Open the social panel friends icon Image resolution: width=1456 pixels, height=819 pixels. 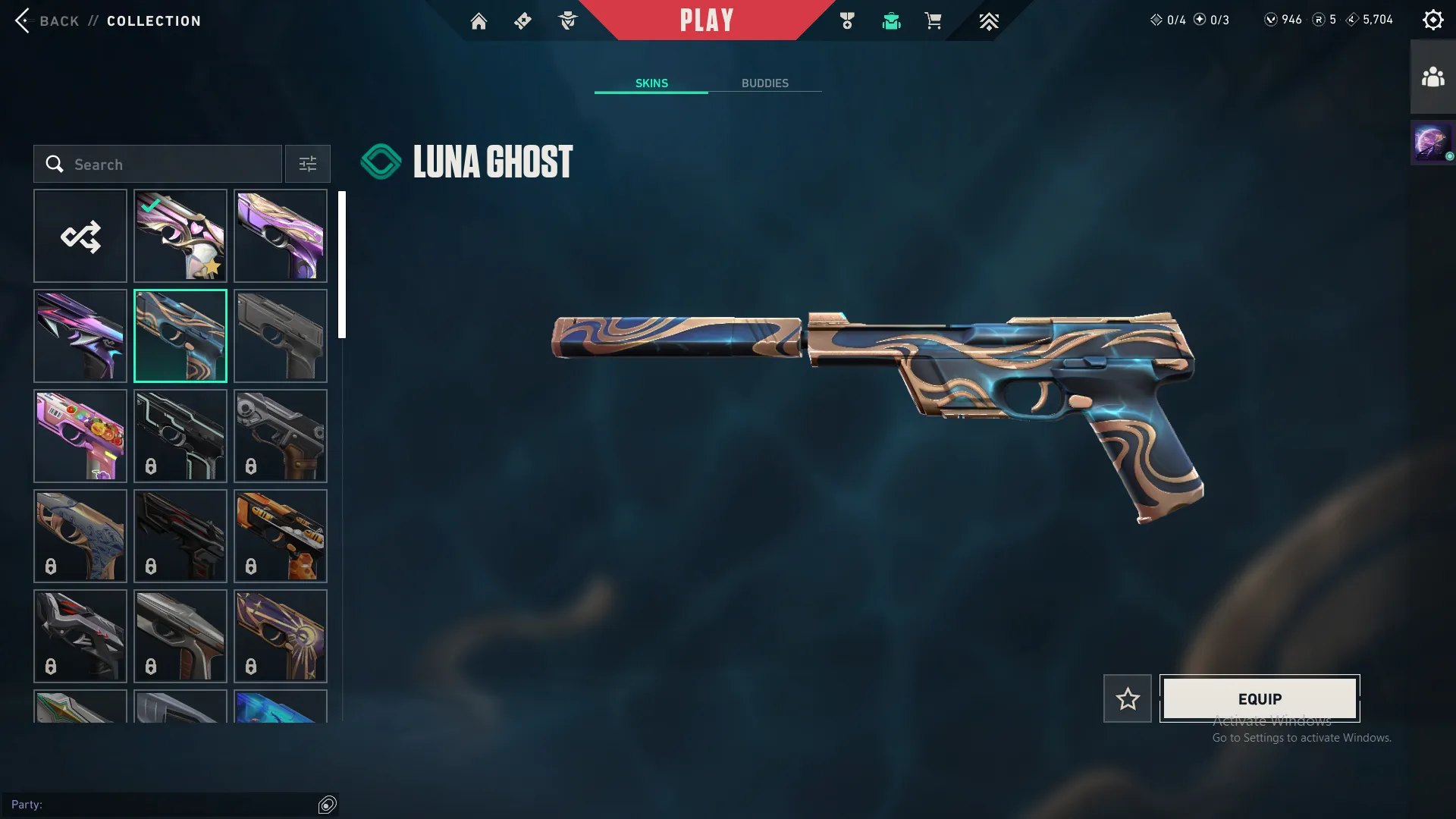[x=1432, y=74]
